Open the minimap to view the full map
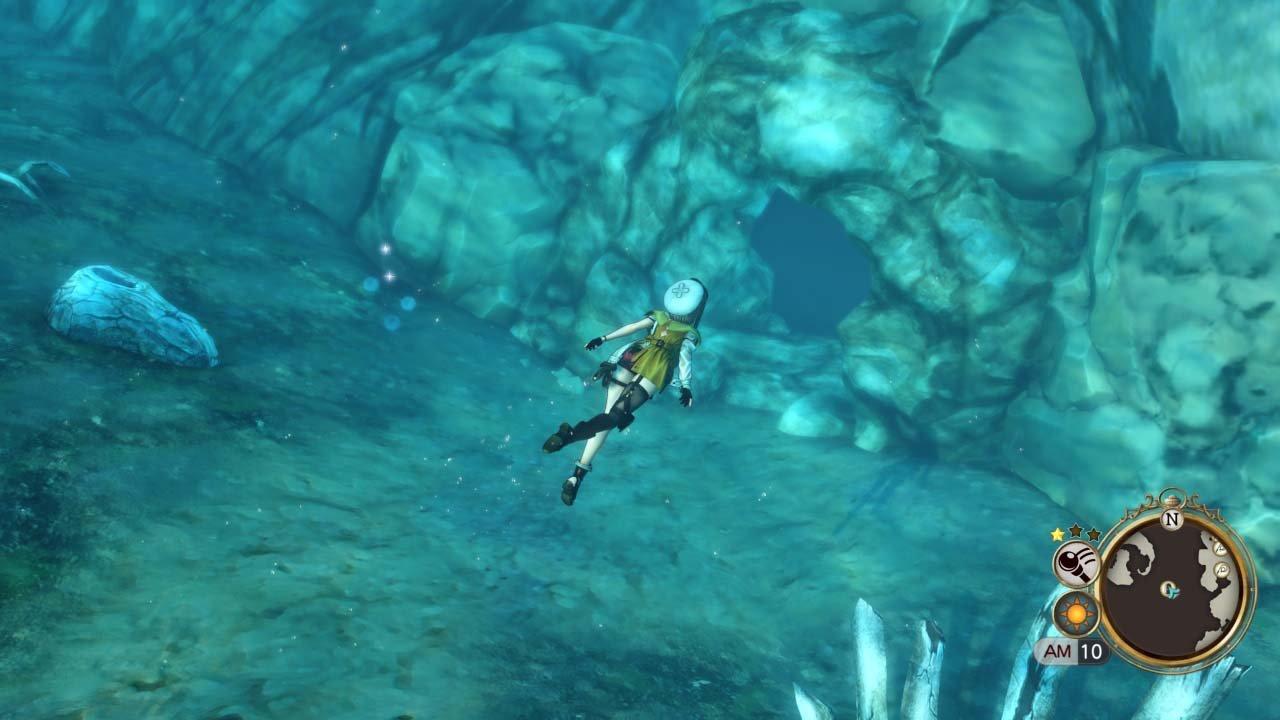Screen dimensions: 1280x720 1169,585
